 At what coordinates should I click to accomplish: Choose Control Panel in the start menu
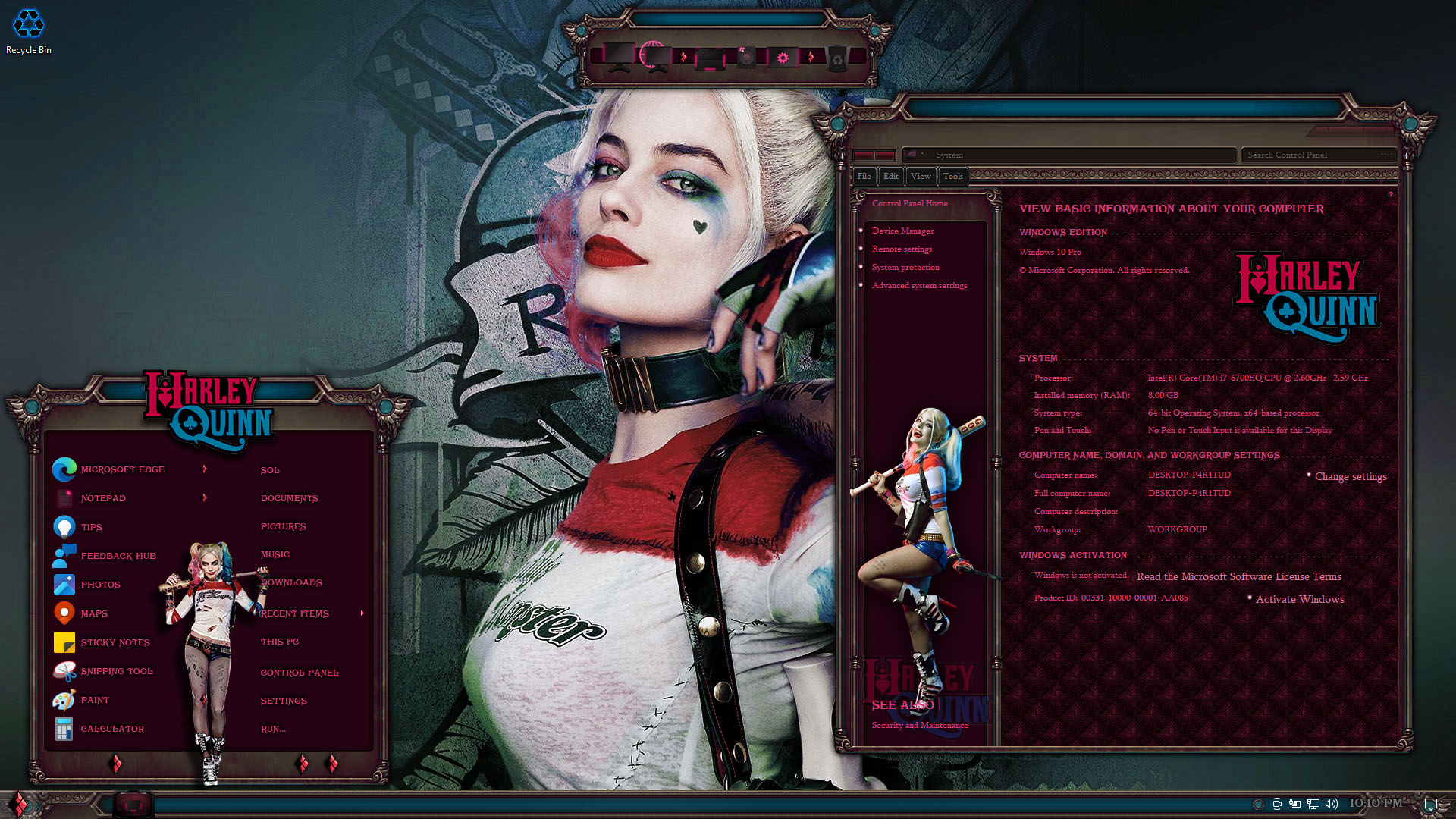click(300, 673)
